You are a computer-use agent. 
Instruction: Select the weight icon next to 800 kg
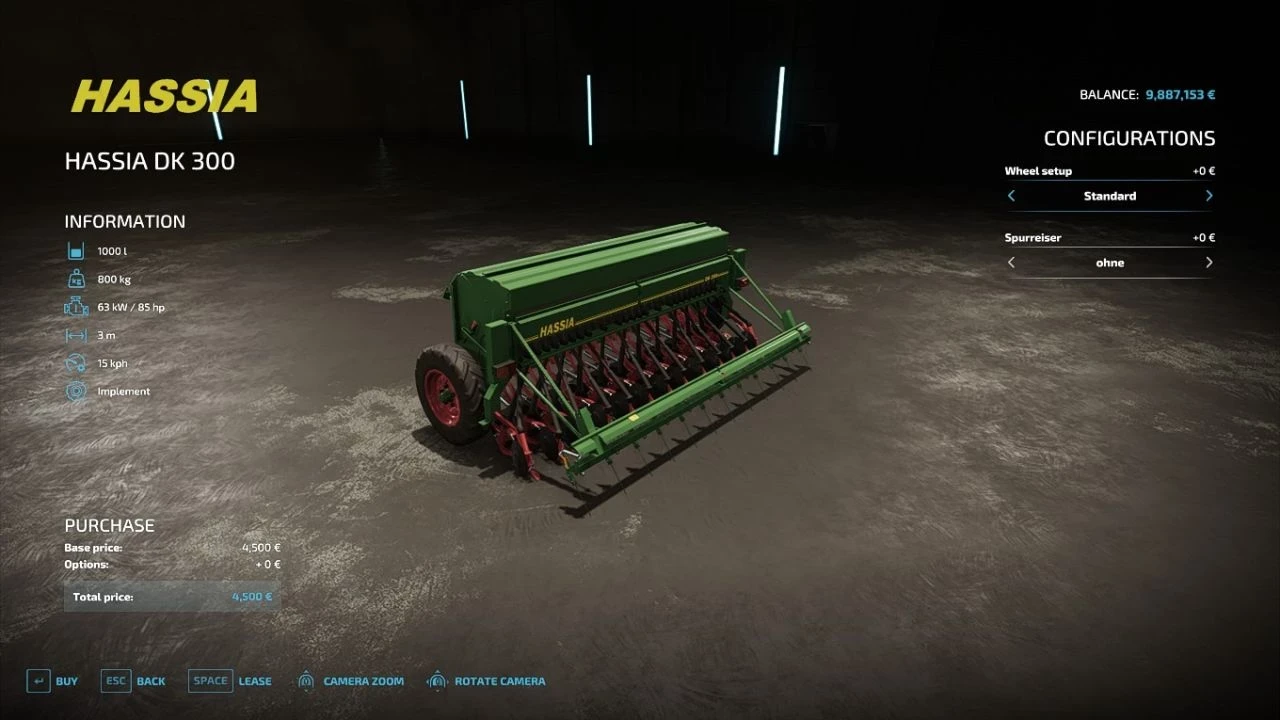pyautogui.click(x=75, y=277)
